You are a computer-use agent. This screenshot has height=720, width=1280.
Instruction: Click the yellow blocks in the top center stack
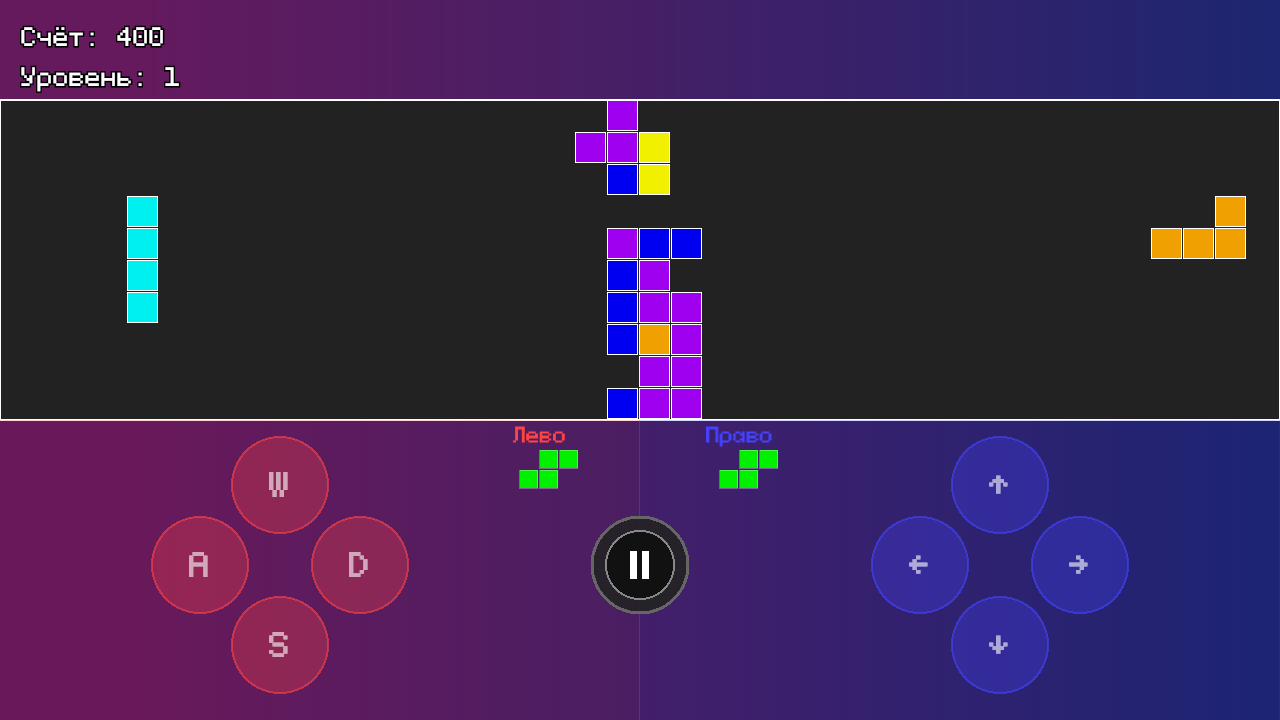tap(653, 165)
